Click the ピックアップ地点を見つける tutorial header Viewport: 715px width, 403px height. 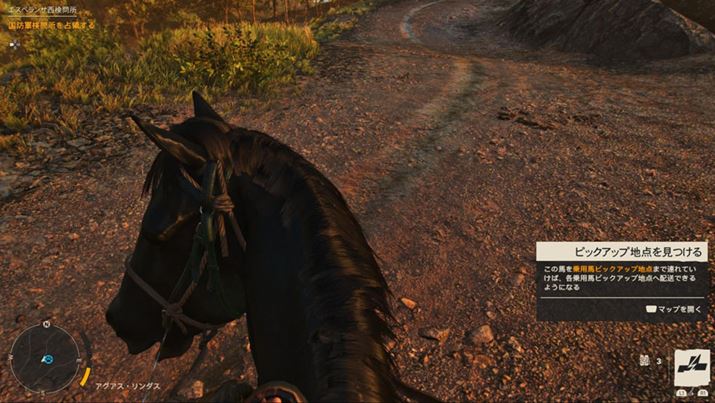[x=621, y=252]
